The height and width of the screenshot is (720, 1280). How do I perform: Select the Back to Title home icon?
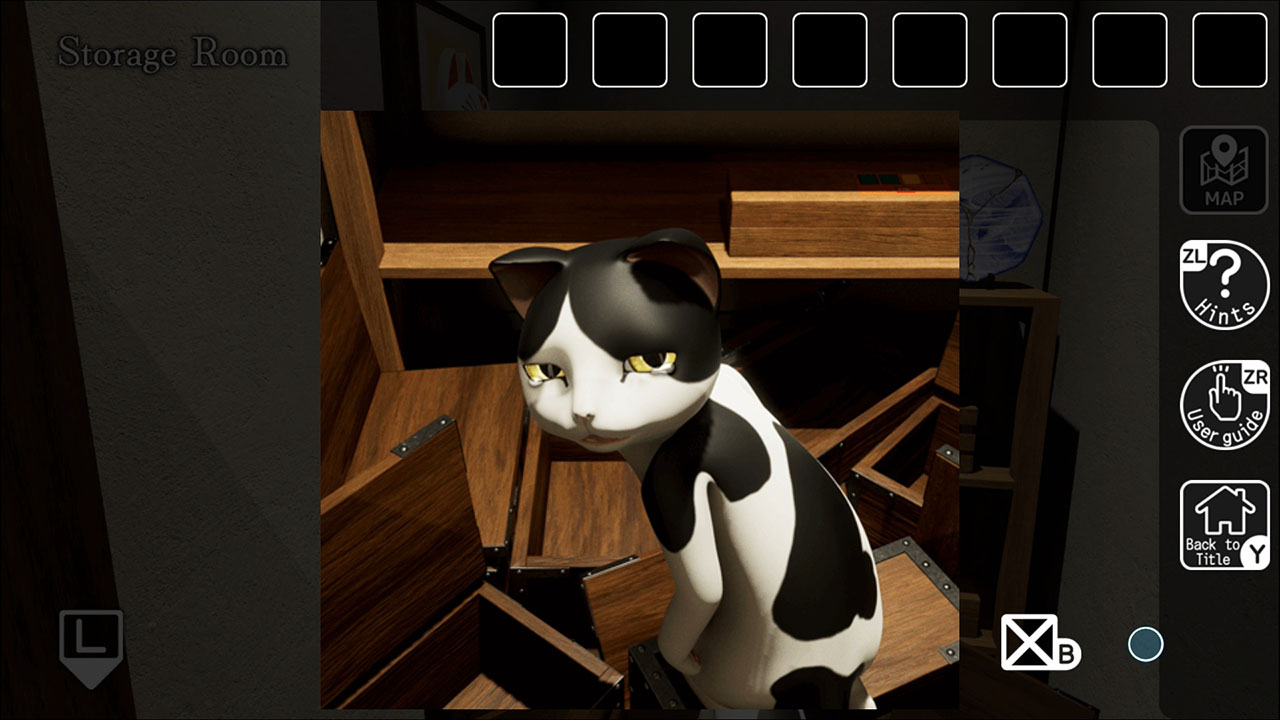tap(1224, 522)
